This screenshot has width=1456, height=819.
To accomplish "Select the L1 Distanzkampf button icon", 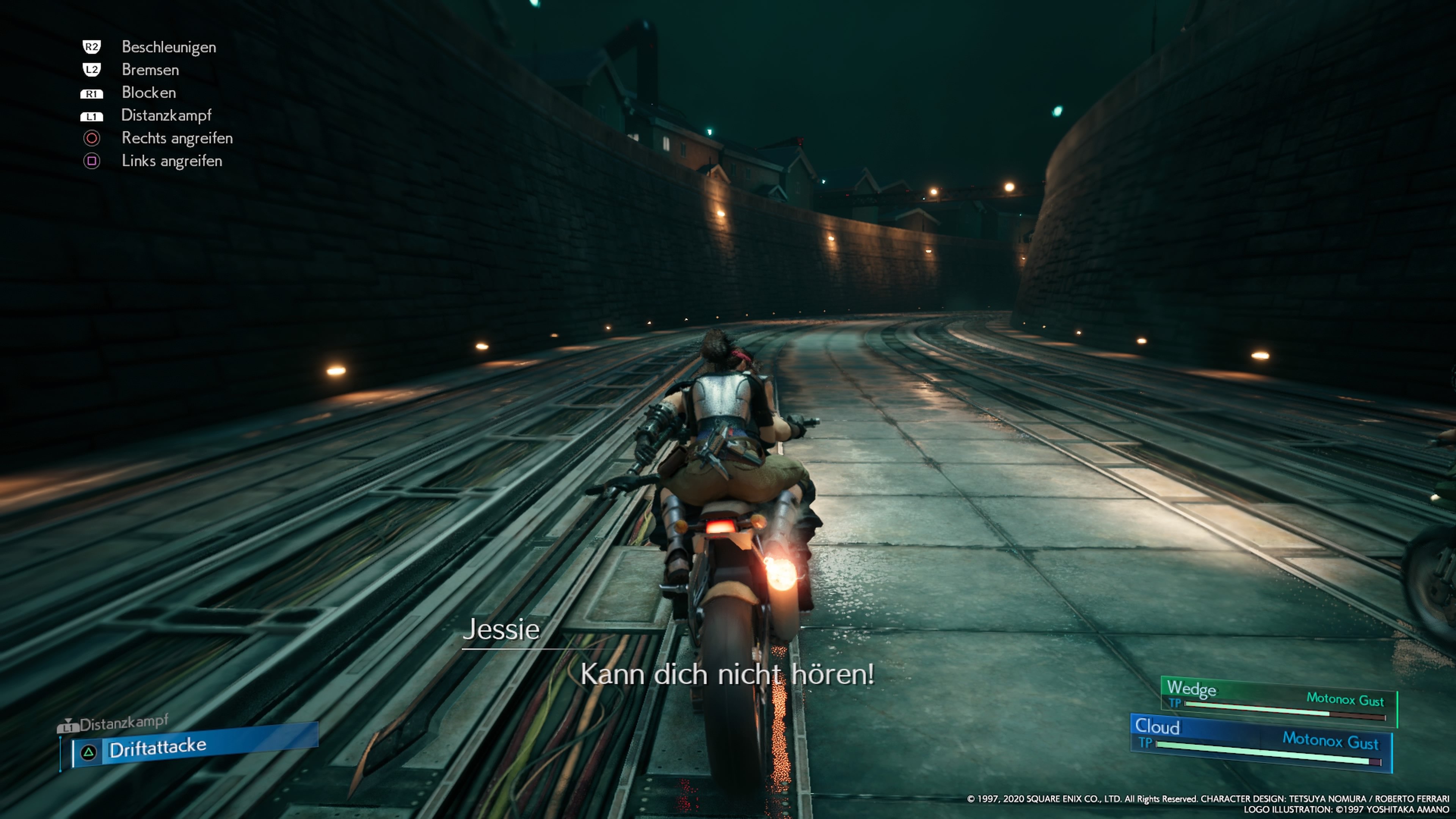I will pyautogui.click(x=92, y=116).
